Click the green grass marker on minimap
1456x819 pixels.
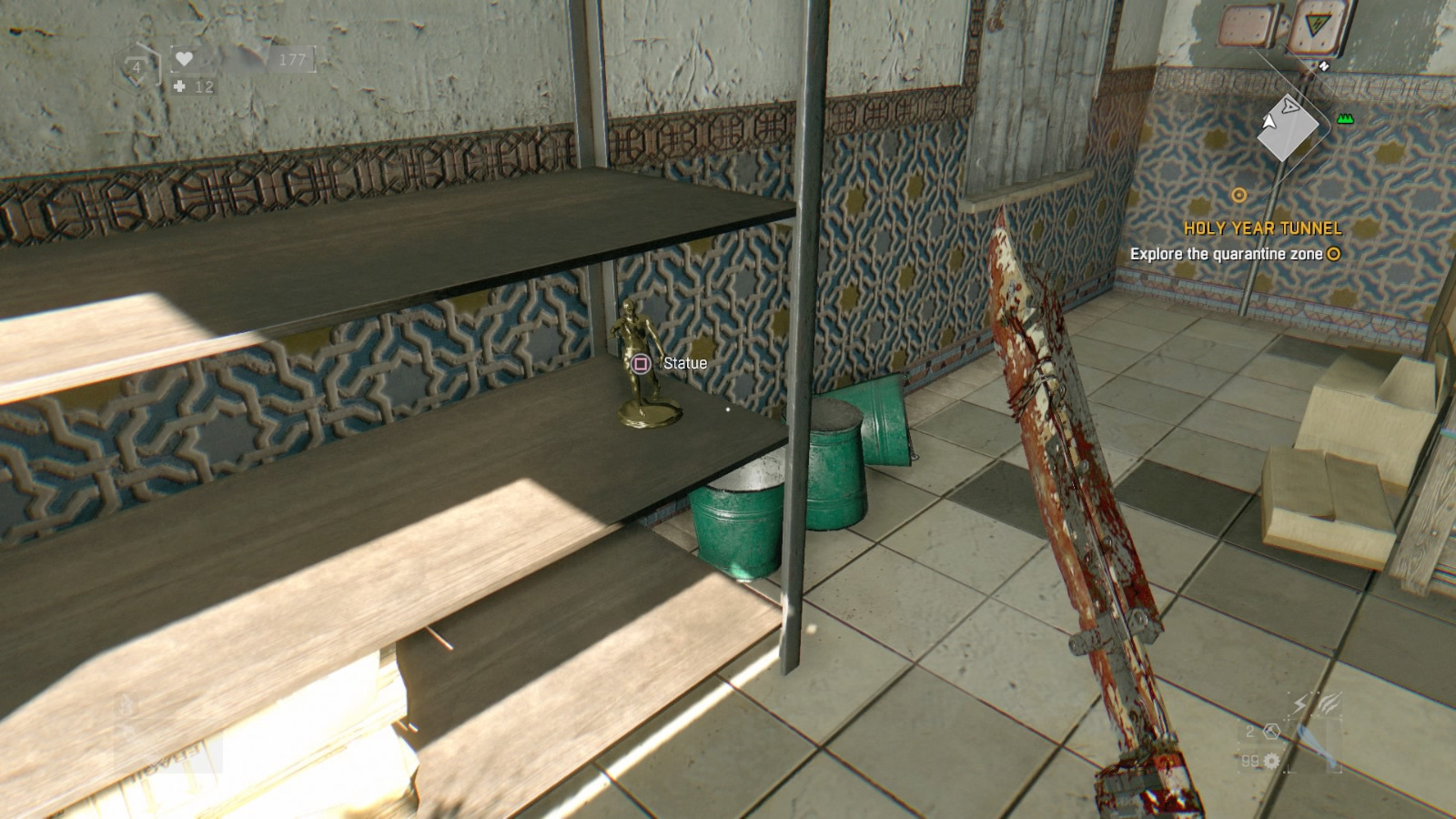1345,119
